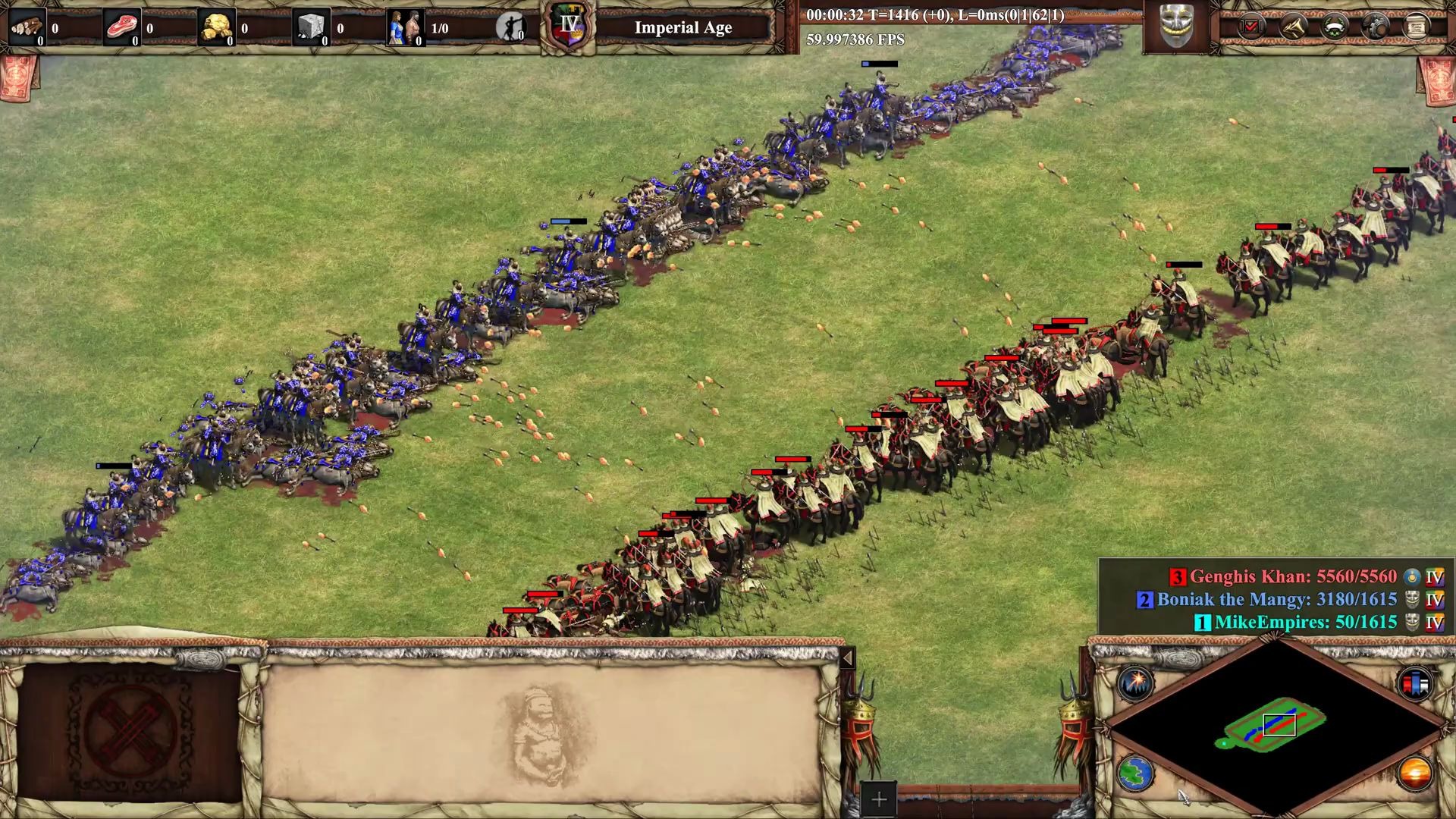The image size is (1456, 819).
Task: Select the idle villager silhouette icon
Action: point(510,27)
